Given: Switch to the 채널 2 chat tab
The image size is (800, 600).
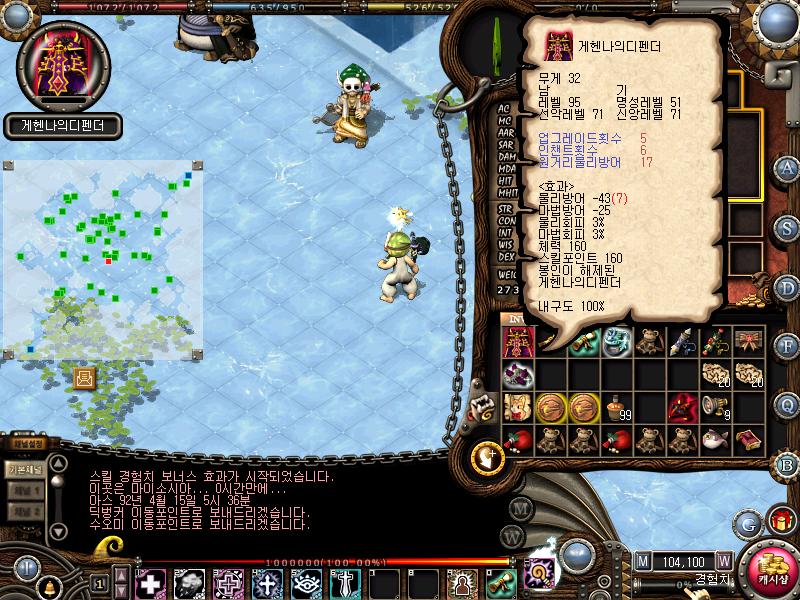Looking at the screenshot, I should [24, 511].
